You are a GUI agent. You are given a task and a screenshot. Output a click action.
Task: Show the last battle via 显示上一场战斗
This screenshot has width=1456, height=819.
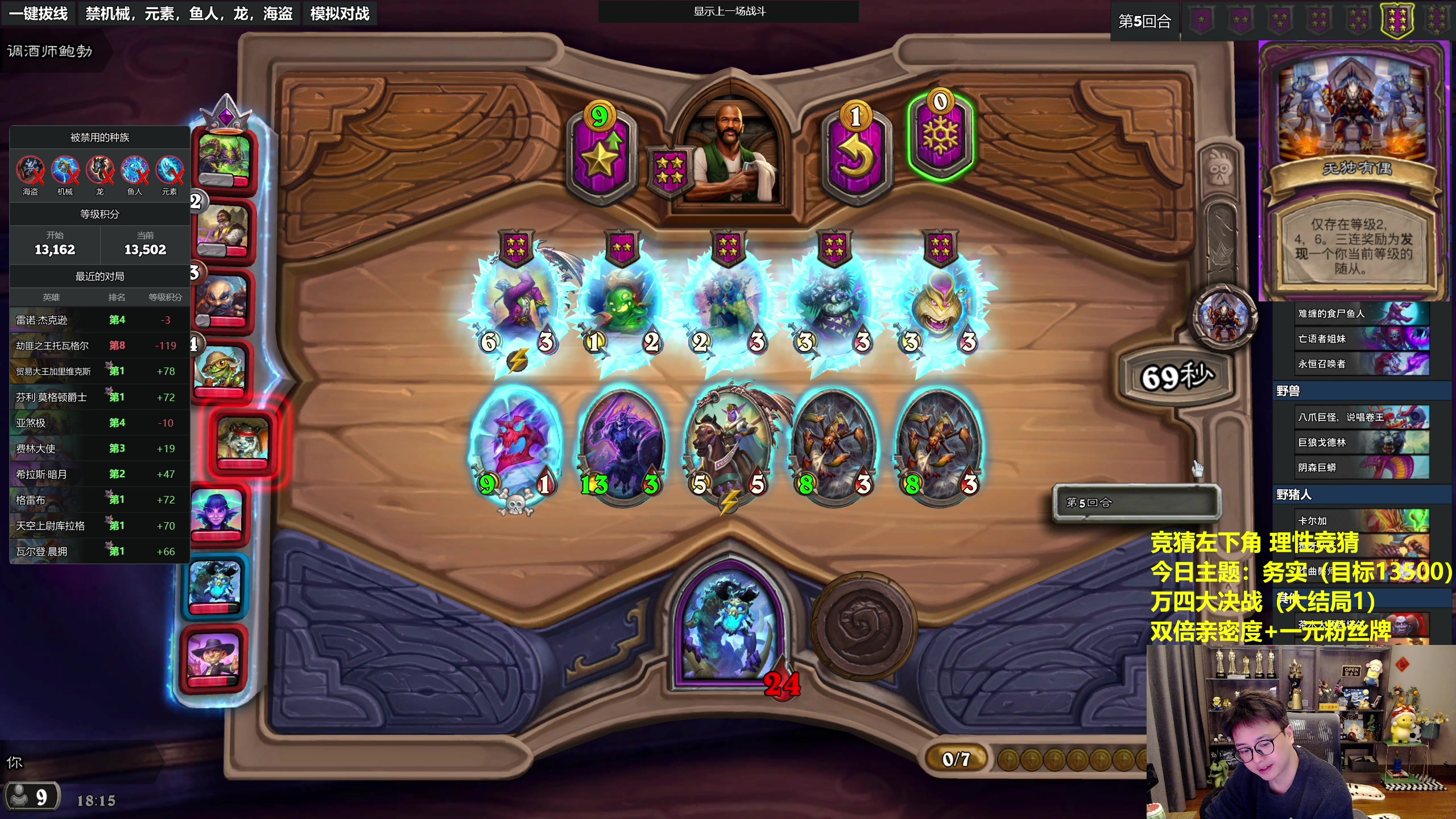729,11
